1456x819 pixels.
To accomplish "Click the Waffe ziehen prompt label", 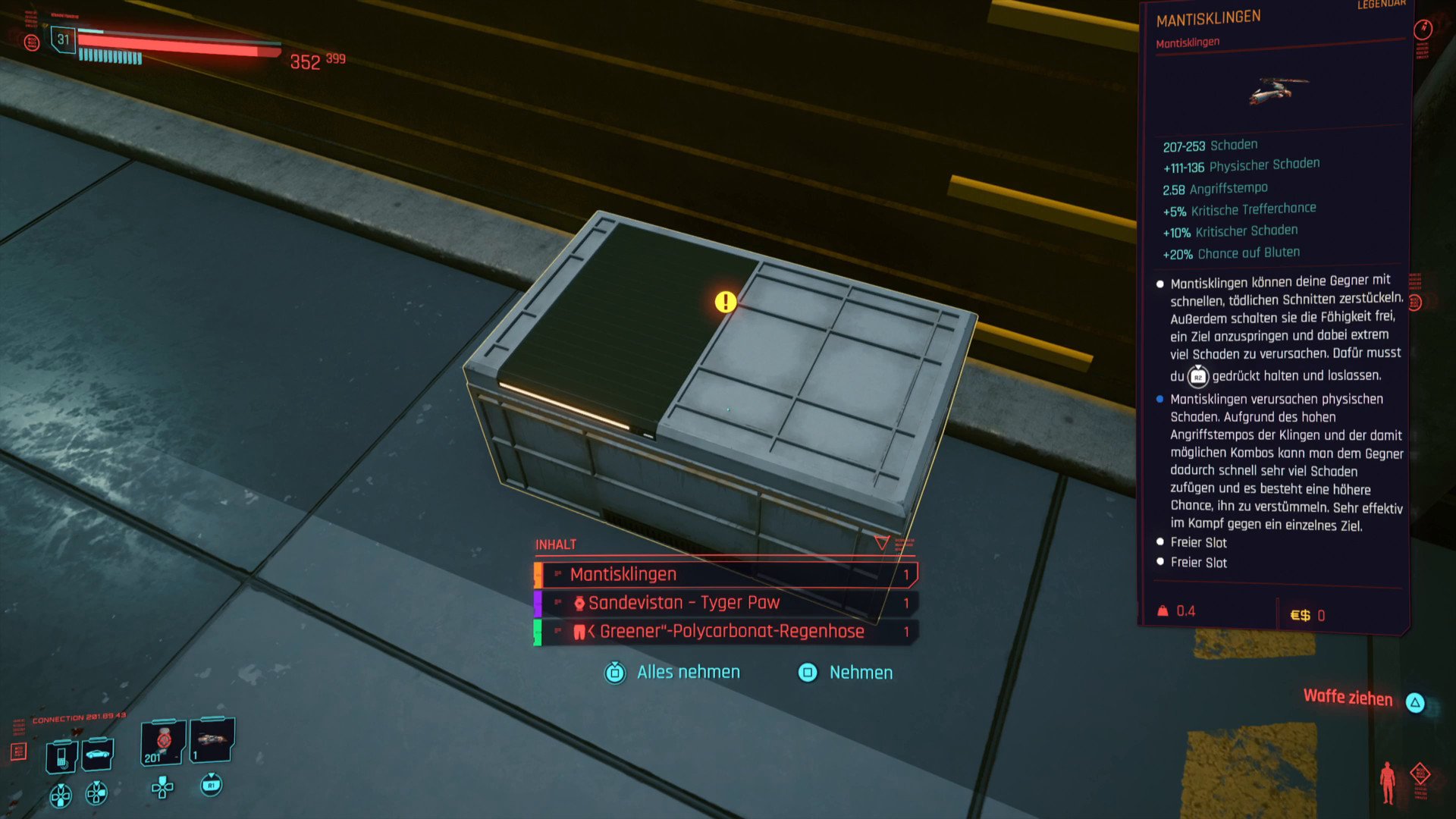I will pyautogui.click(x=1348, y=698).
